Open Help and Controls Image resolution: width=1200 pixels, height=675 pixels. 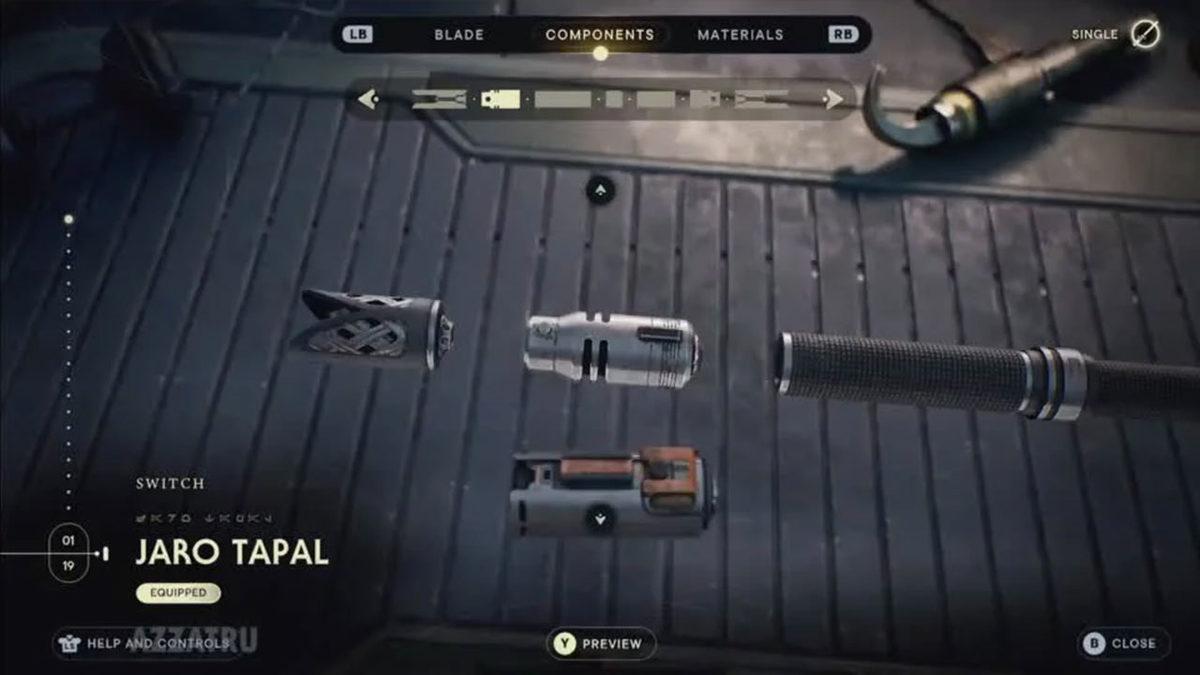146,643
